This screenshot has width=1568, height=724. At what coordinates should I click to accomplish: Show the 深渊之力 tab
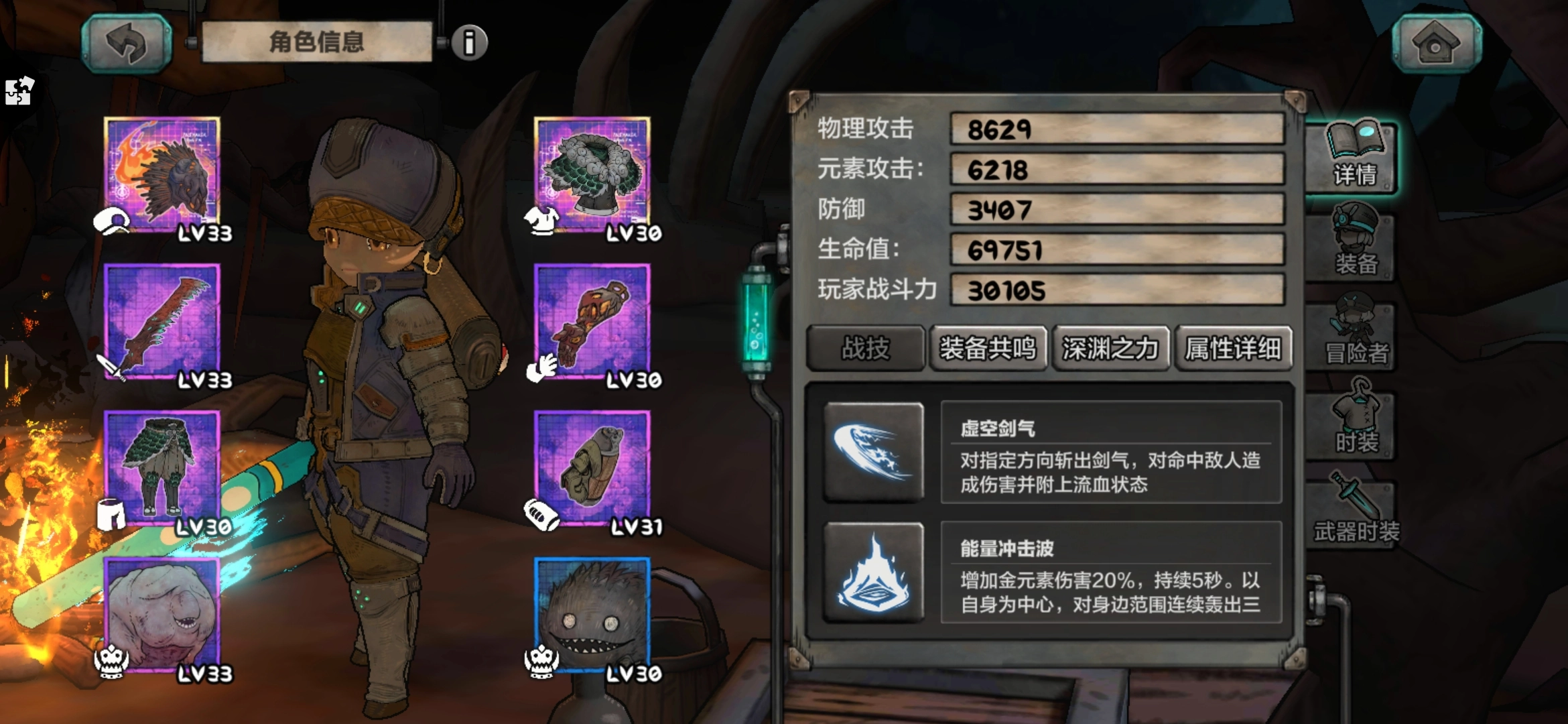1110,349
